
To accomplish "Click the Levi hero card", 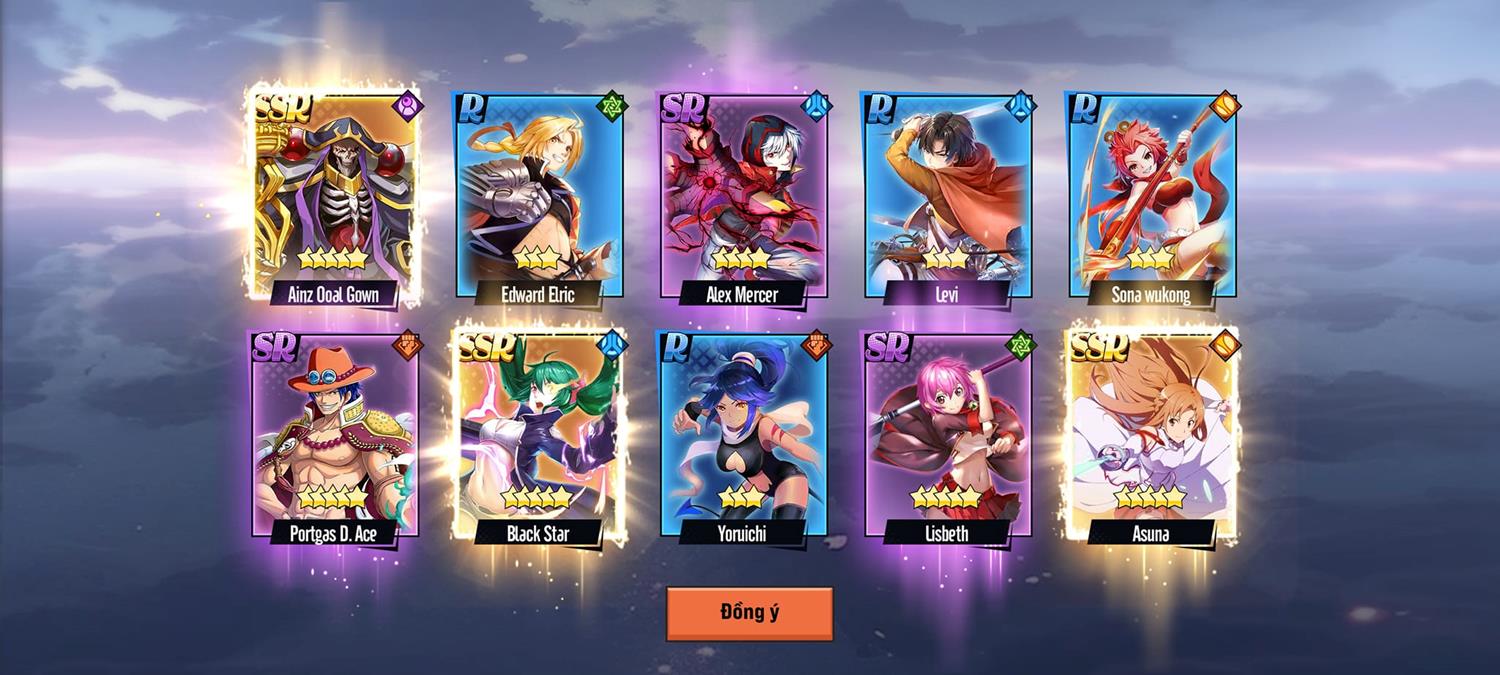I will [x=948, y=195].
